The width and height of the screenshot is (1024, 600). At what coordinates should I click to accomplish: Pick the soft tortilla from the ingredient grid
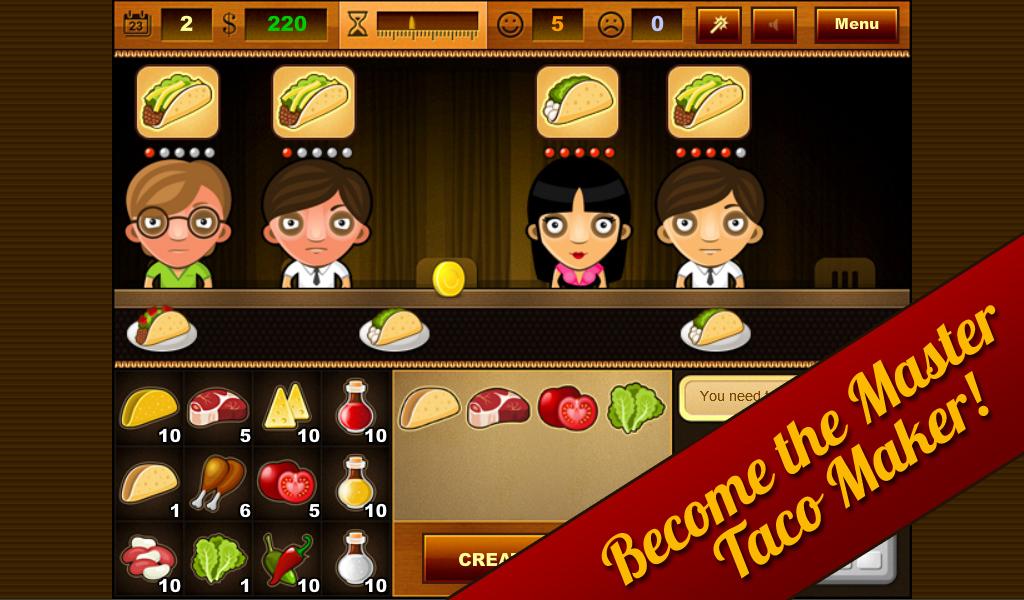pos(149,483)
